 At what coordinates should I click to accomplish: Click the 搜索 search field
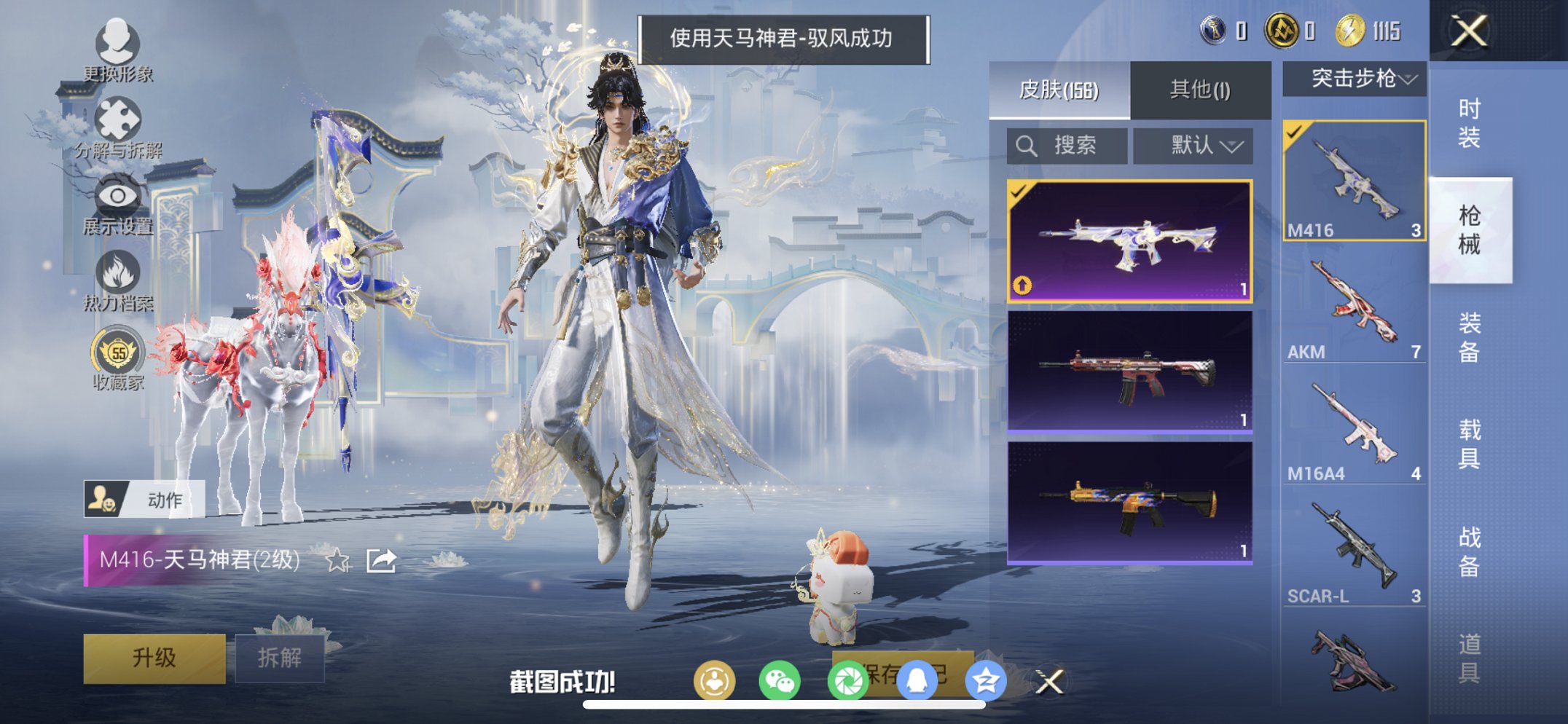[x=1066, y=145]
